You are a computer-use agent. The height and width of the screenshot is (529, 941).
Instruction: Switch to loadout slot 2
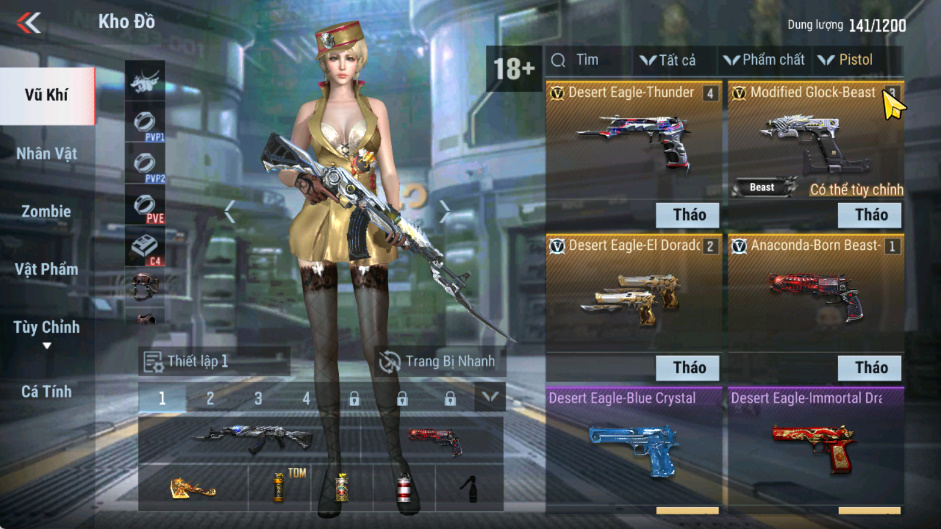(210, 398)
